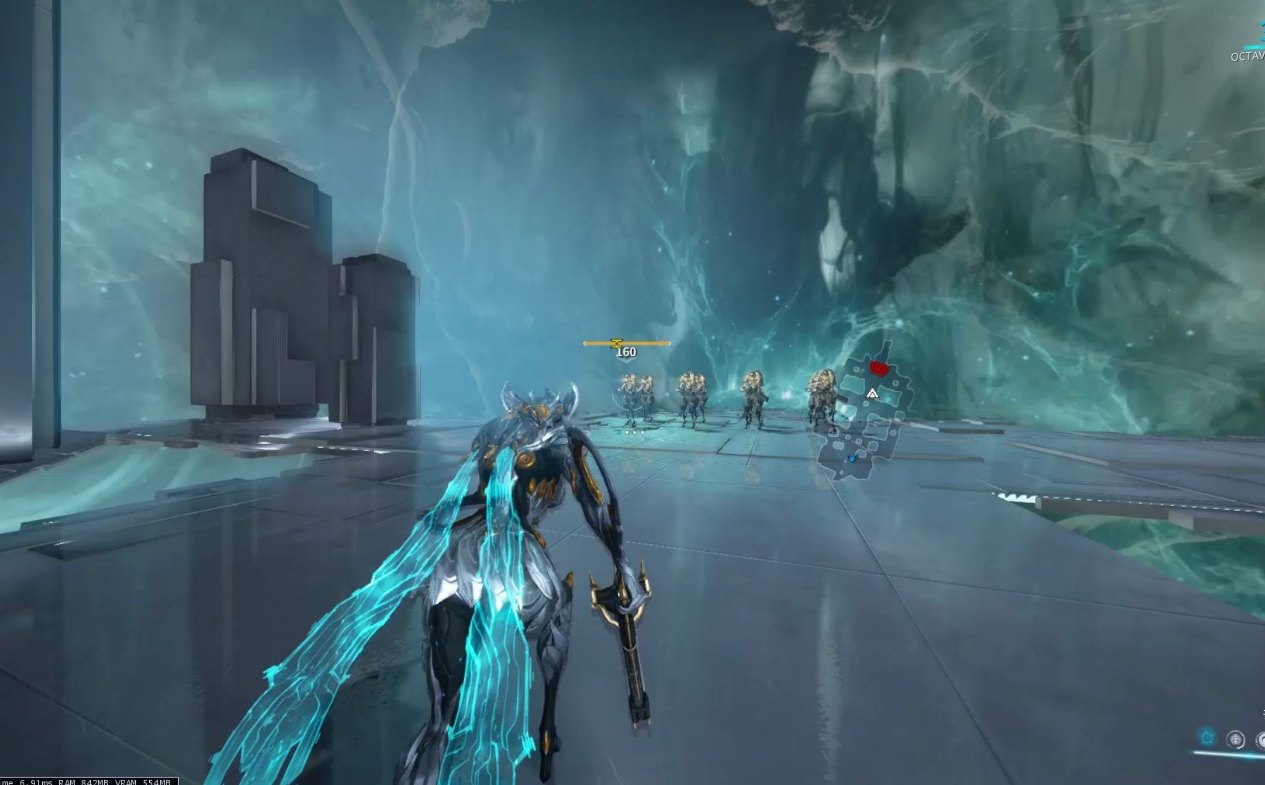
Task: Activate the grey ability icon beside the blue one
Action: click(1236, 739)
